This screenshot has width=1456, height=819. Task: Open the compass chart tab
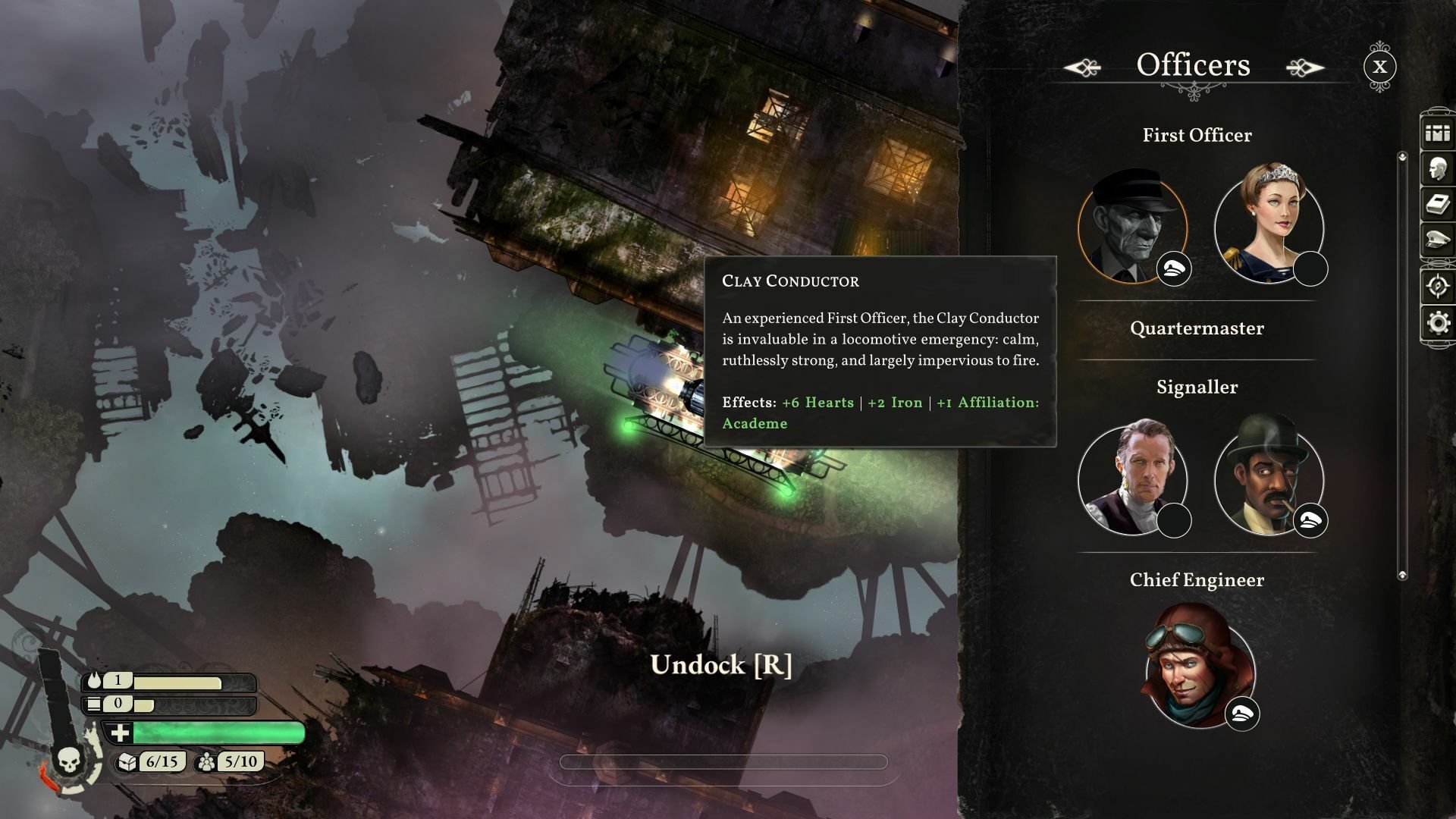pos(1437,286)
